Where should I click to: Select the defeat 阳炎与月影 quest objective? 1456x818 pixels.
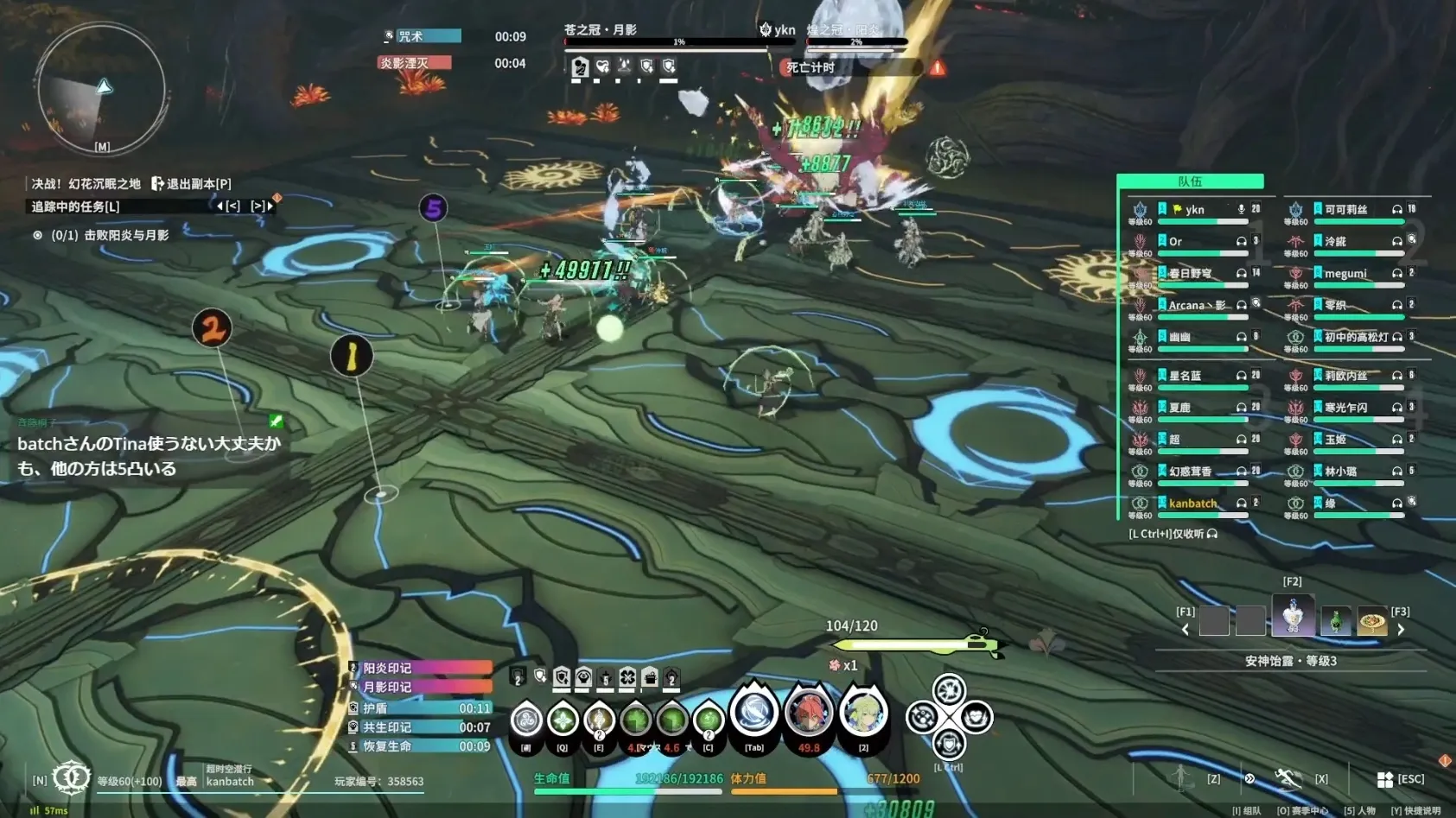tap(109, 235)
